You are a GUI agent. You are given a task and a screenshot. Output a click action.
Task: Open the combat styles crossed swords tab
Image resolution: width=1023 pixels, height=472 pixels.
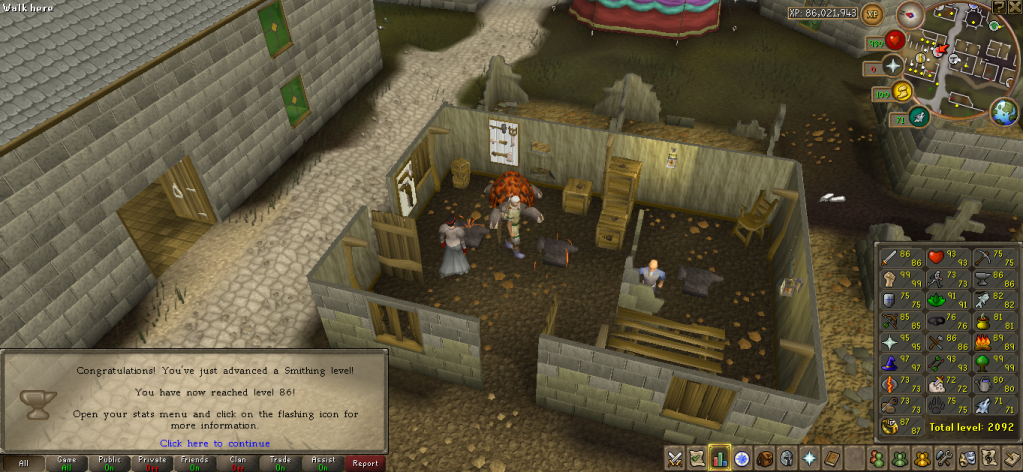pyautogui.click(x=676, y=459)
